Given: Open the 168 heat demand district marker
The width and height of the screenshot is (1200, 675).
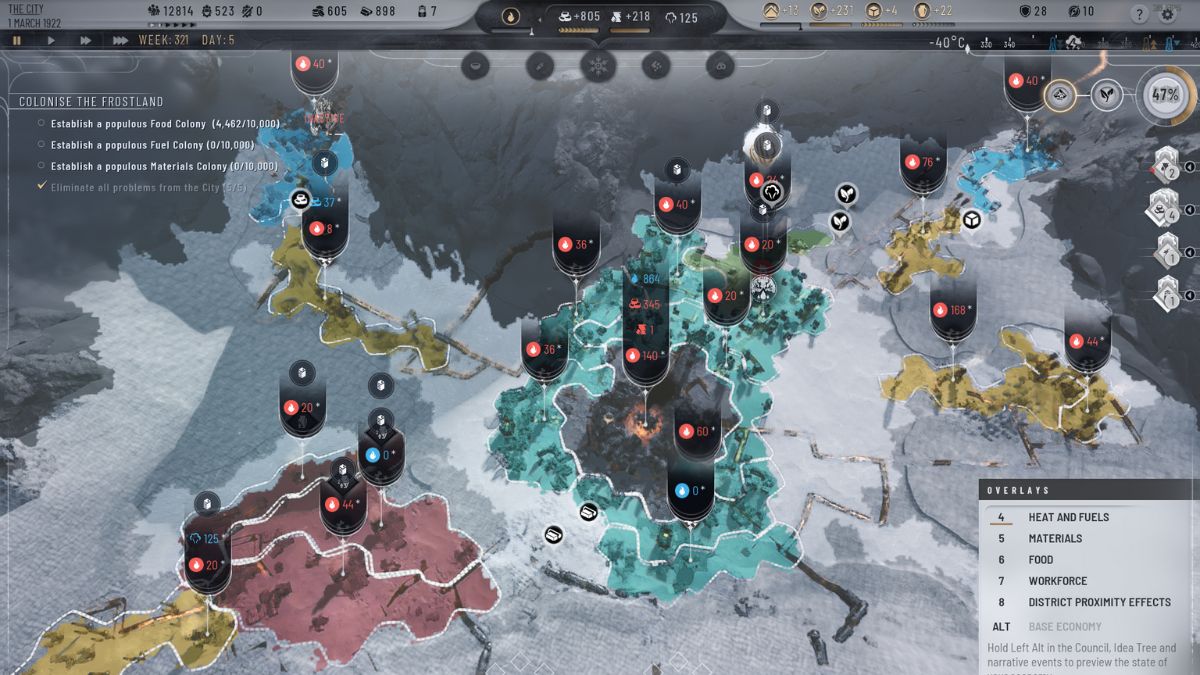Looking at the screenshot, I should click(952, 310).
